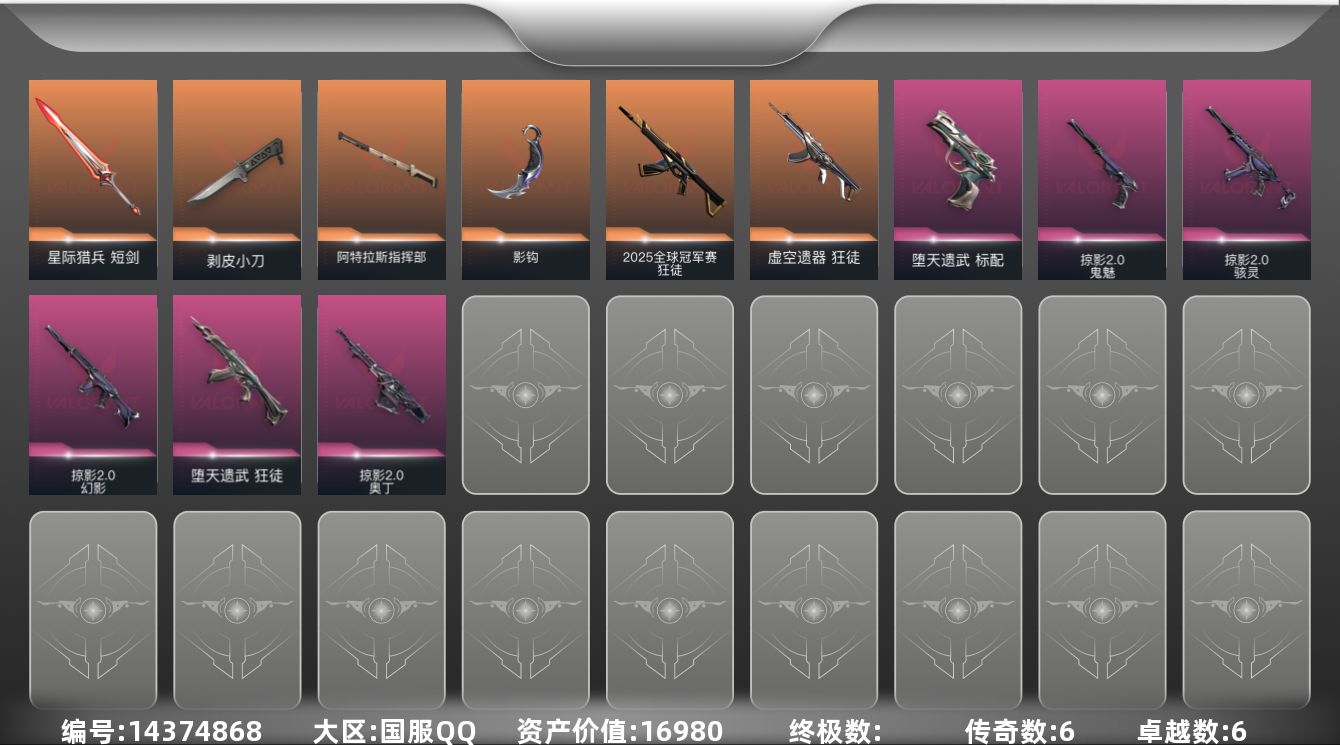Open the 堕天遗武 标配 pistol card
1340x745 pixels.
tap(958, 175)
